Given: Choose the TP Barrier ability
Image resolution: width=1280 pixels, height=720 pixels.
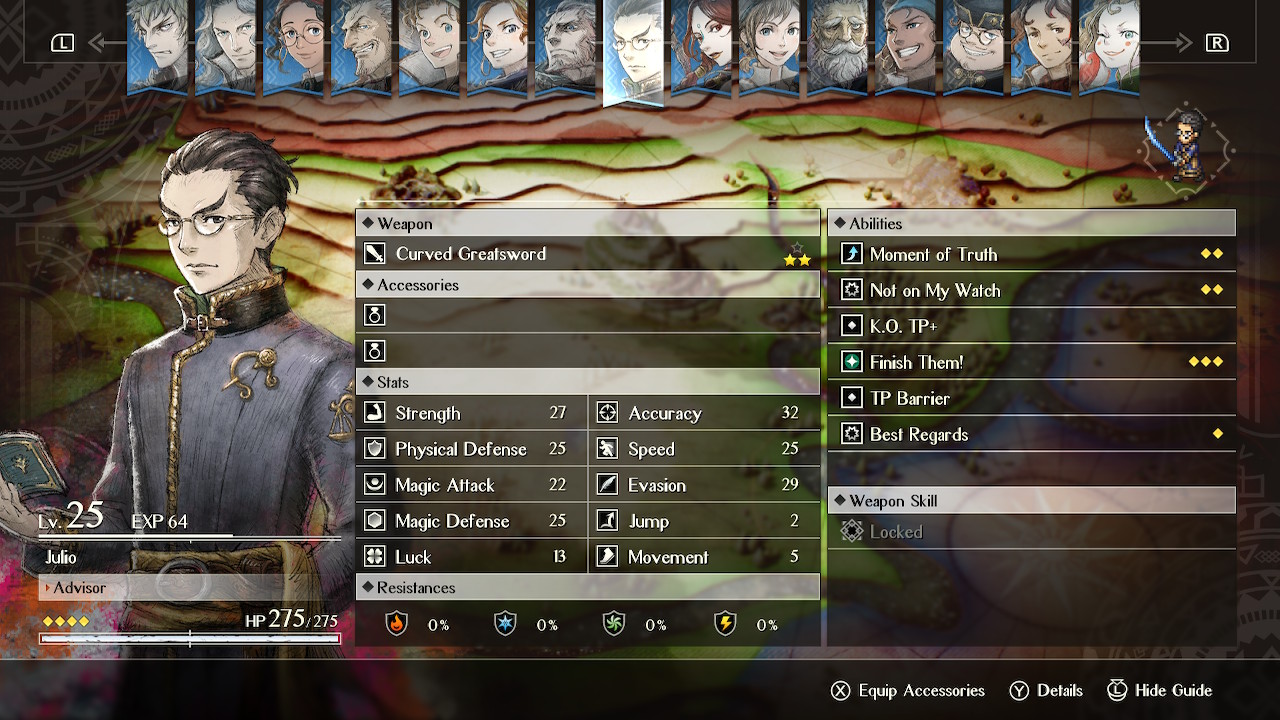Looking at the screenshot, I should (1031, 398).
